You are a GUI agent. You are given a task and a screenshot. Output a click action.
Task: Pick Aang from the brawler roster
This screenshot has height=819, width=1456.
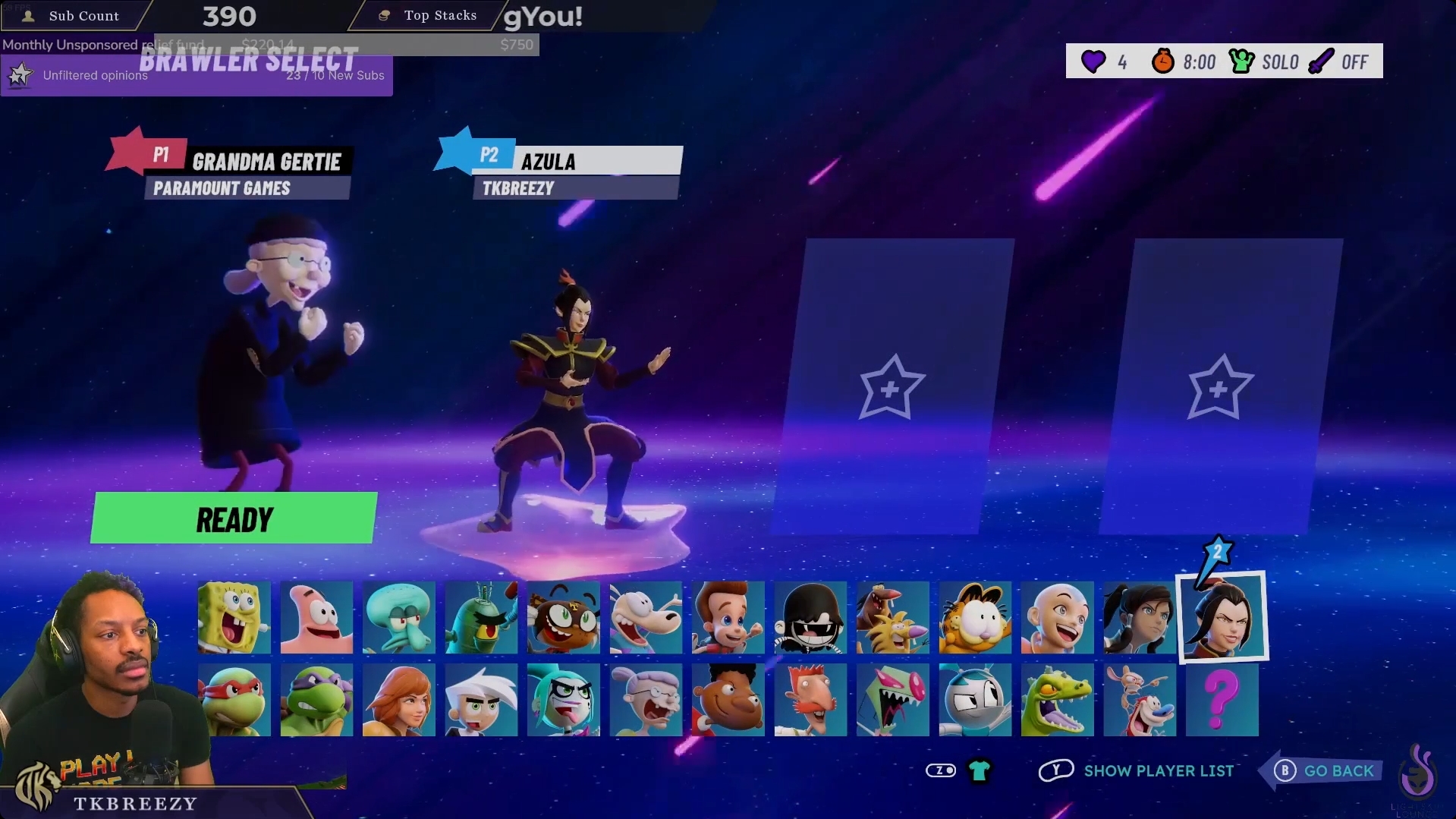[x=1057, y=618]
